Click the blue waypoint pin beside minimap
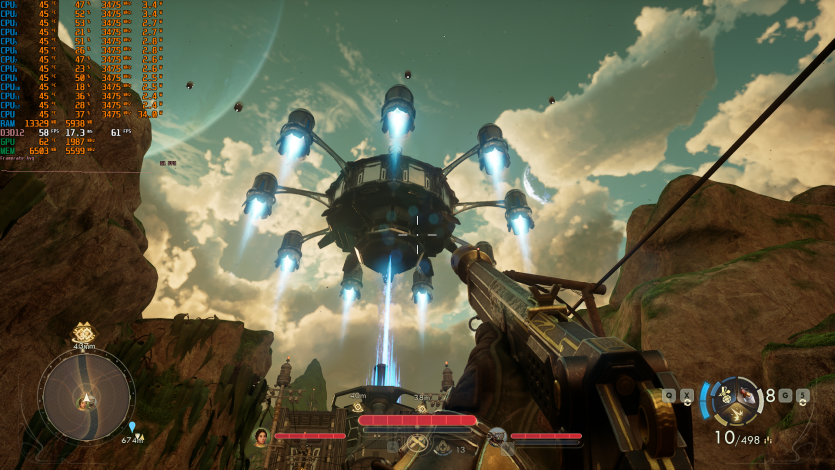Screen dimensions: 835x470 click(131, 427)
